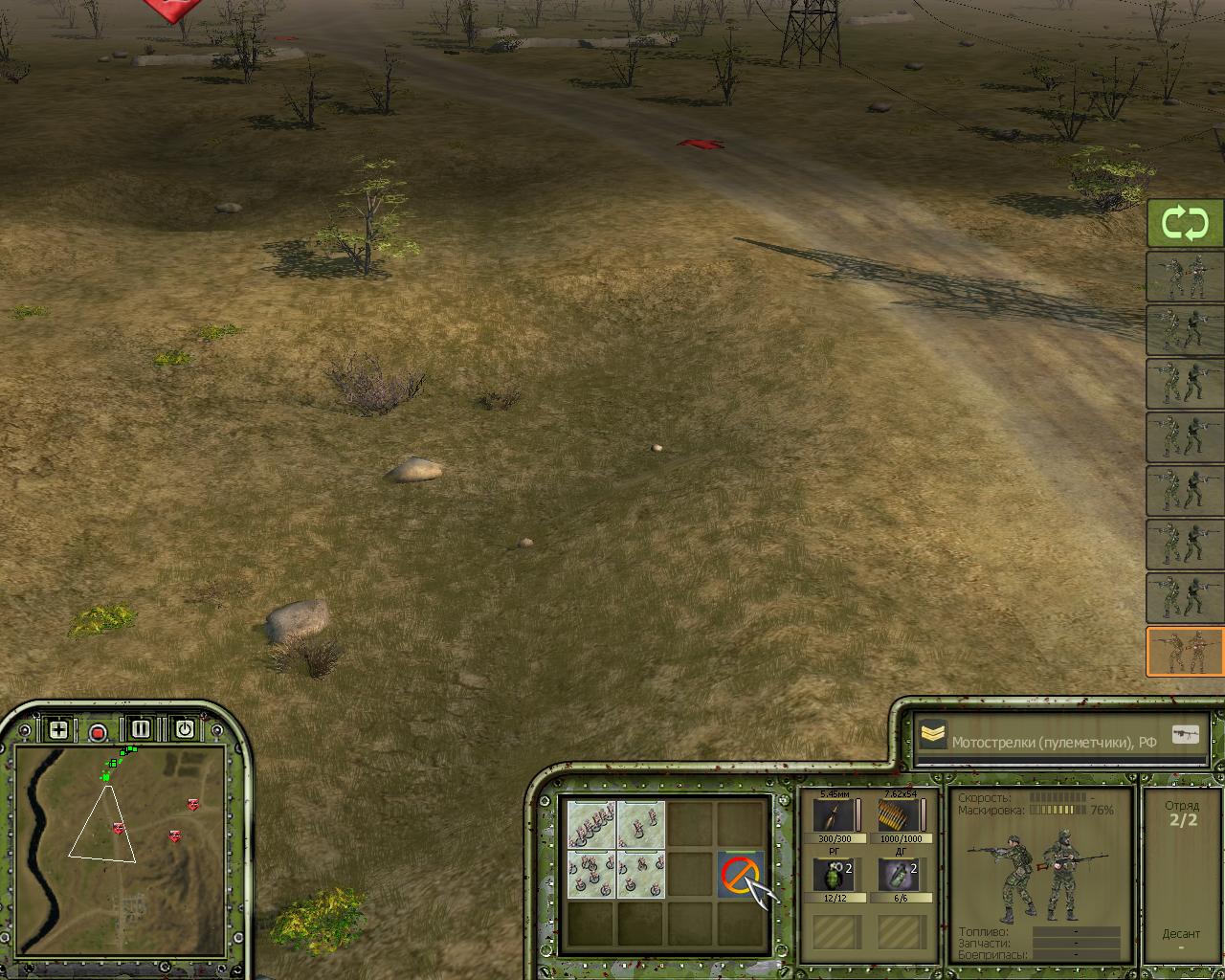Click the machine gun icon beside squad name
This screenshot has height=980, width=1225.
pyautogui.click(x=1187, y=735)
